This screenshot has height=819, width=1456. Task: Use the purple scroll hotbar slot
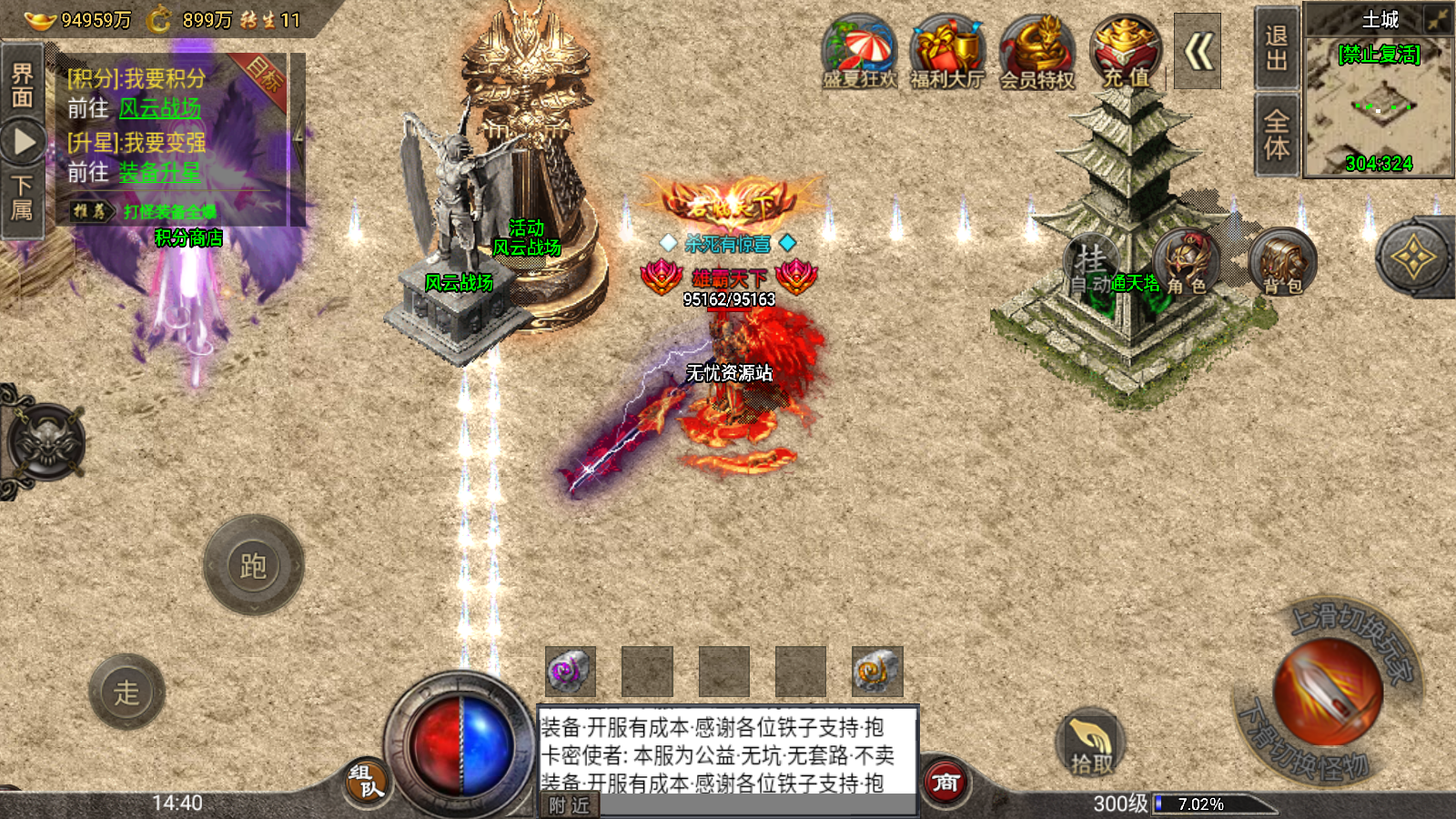coord(571,672)
